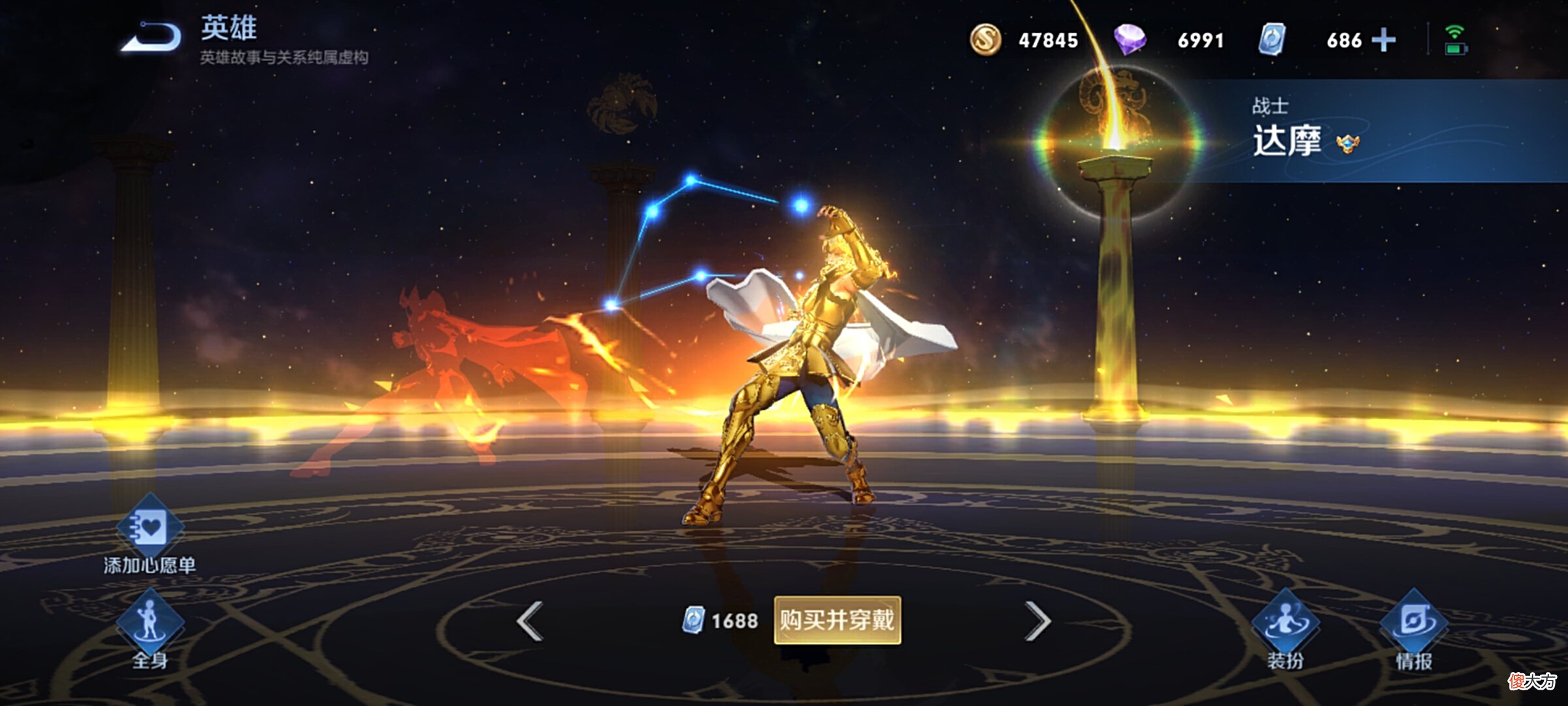The height and width of the screenshot is (706, 1568).
Task: Show the previous skin with left arrow
Action: click(530, 621)
